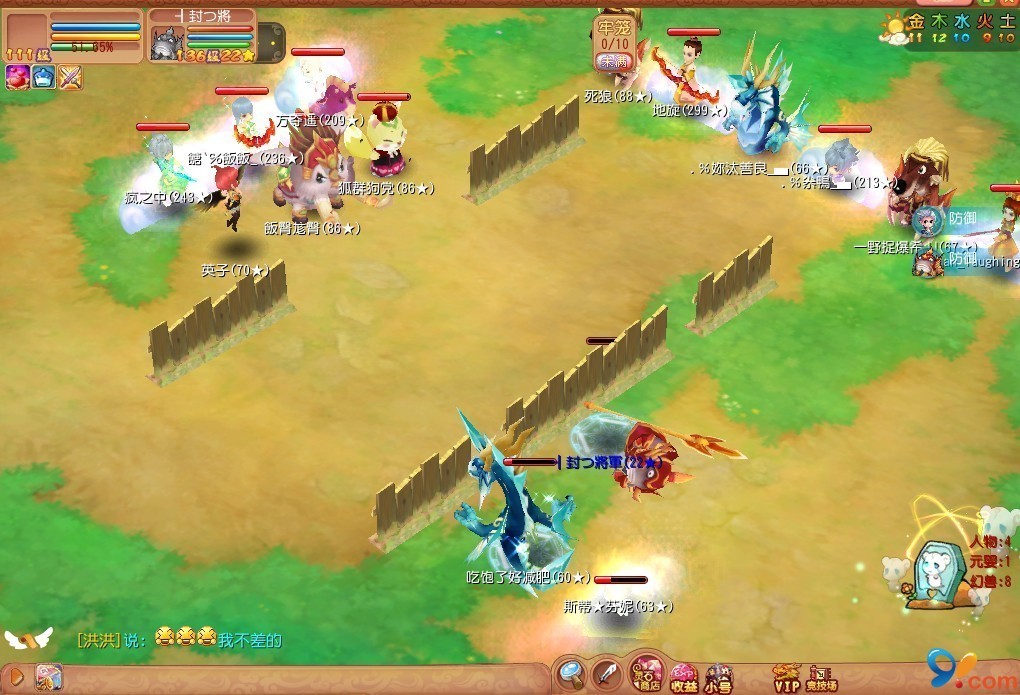Select the player portrait frame

coord(26,34)
